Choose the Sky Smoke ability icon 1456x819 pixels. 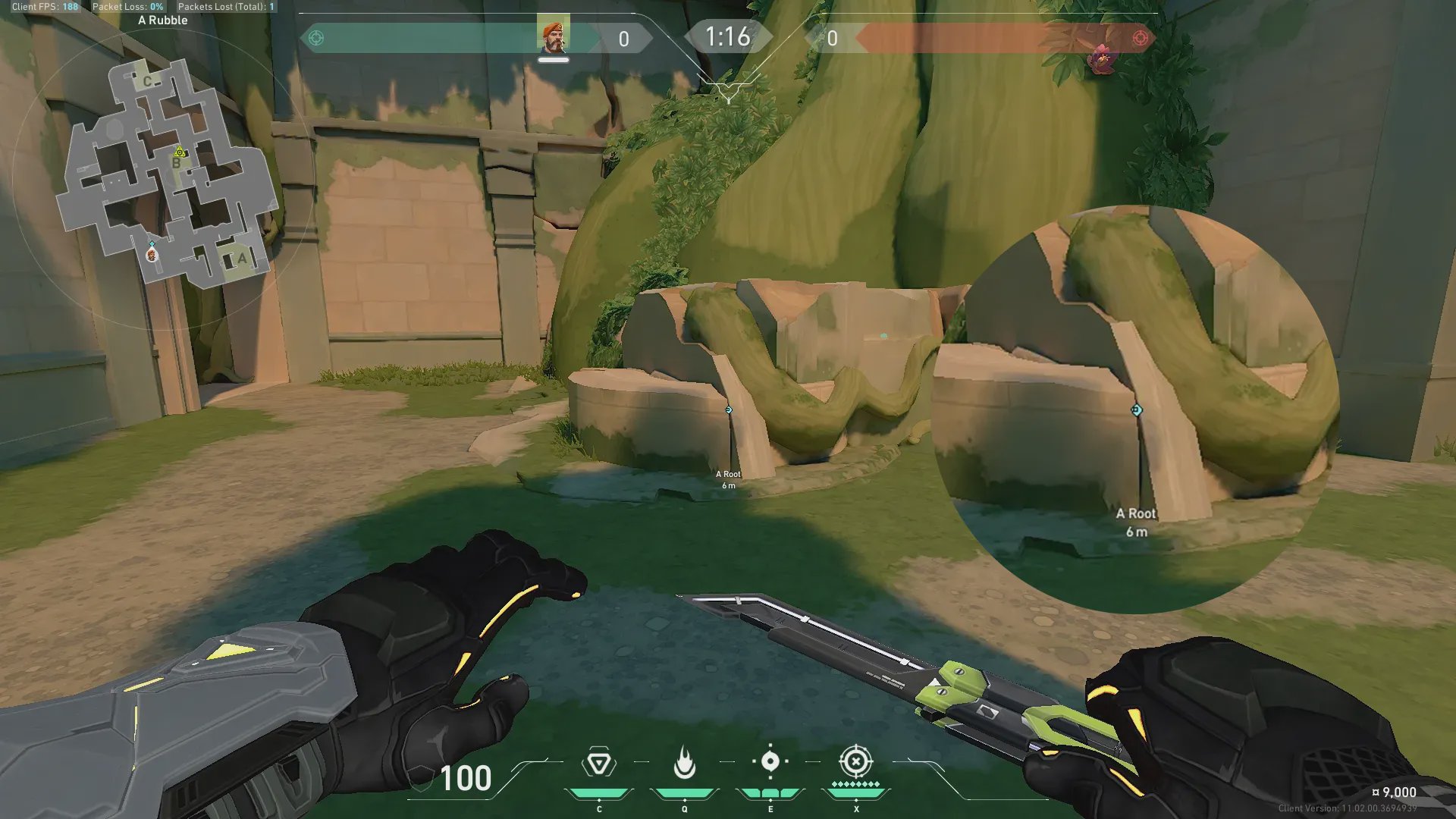pyautogui.click(x=770, y=761)
